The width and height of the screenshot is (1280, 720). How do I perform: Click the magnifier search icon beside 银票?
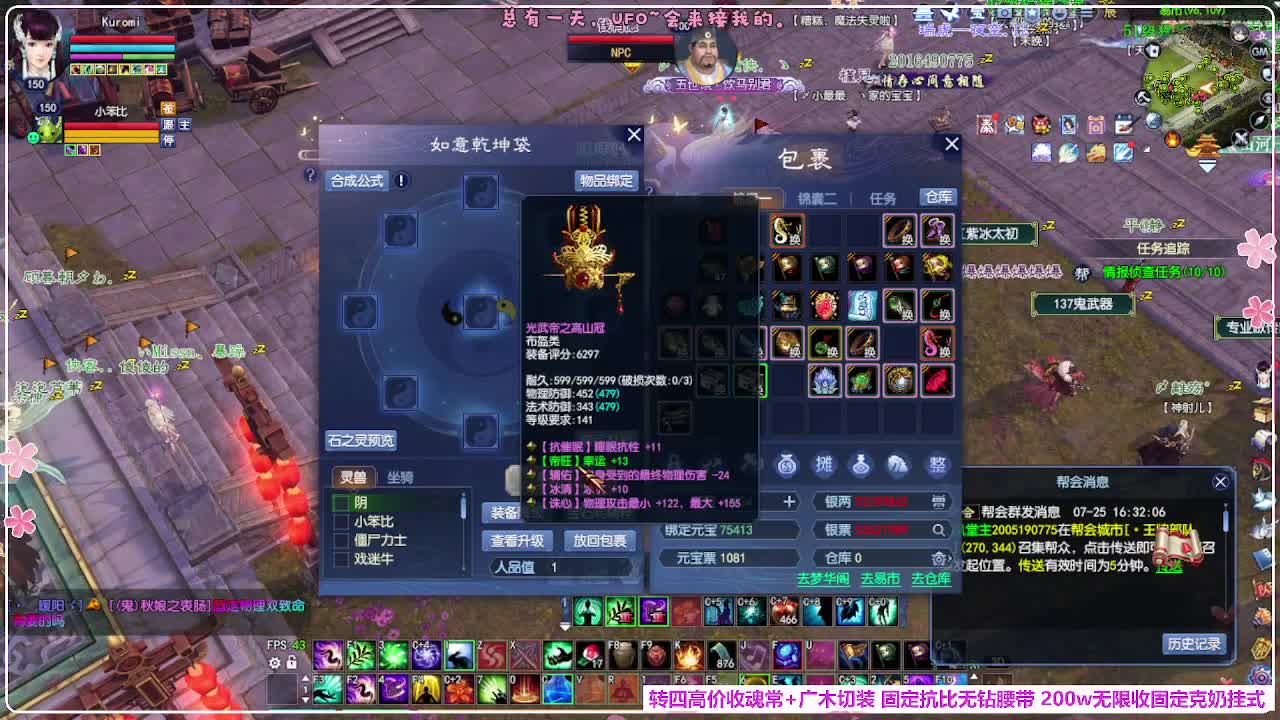938,529
